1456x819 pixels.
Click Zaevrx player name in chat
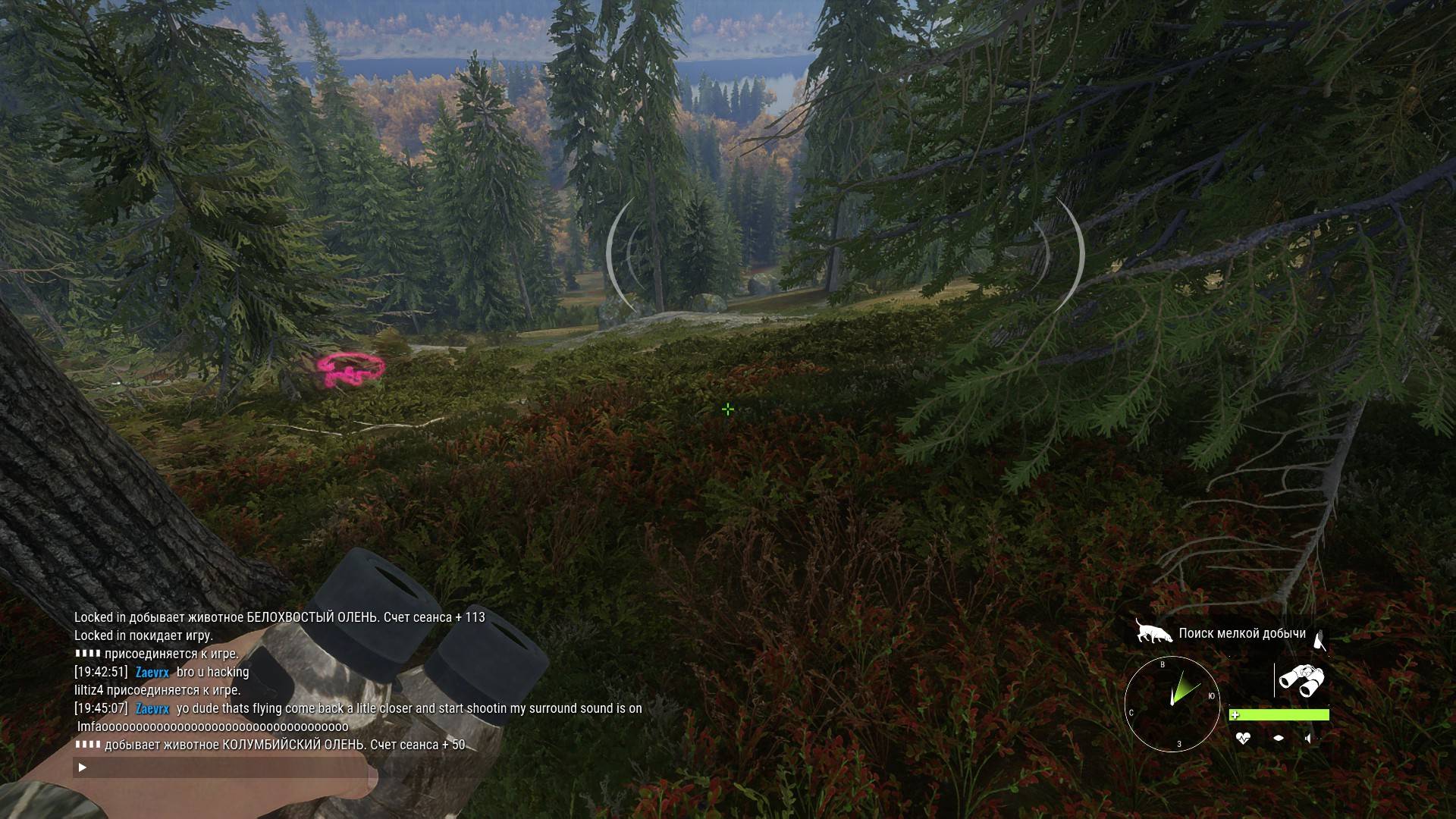(x=151, y=672)
